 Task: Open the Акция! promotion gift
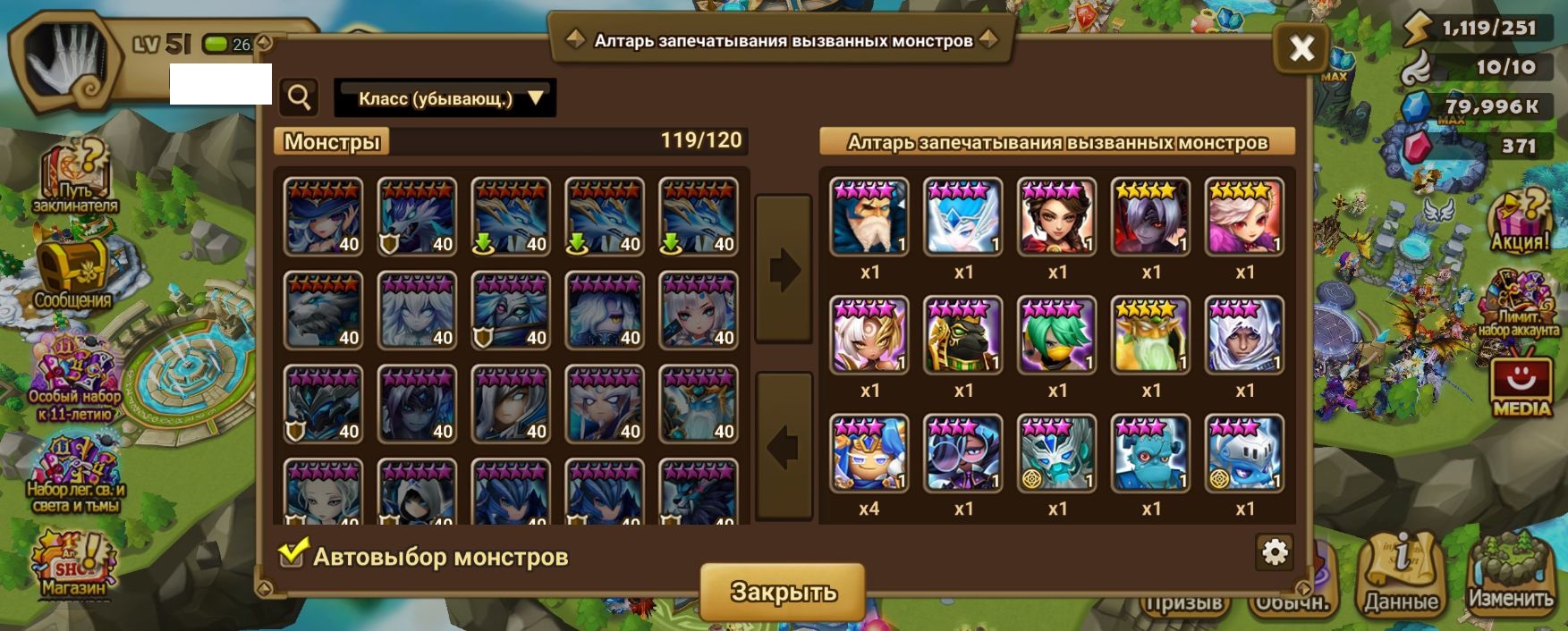(1519, 221)
